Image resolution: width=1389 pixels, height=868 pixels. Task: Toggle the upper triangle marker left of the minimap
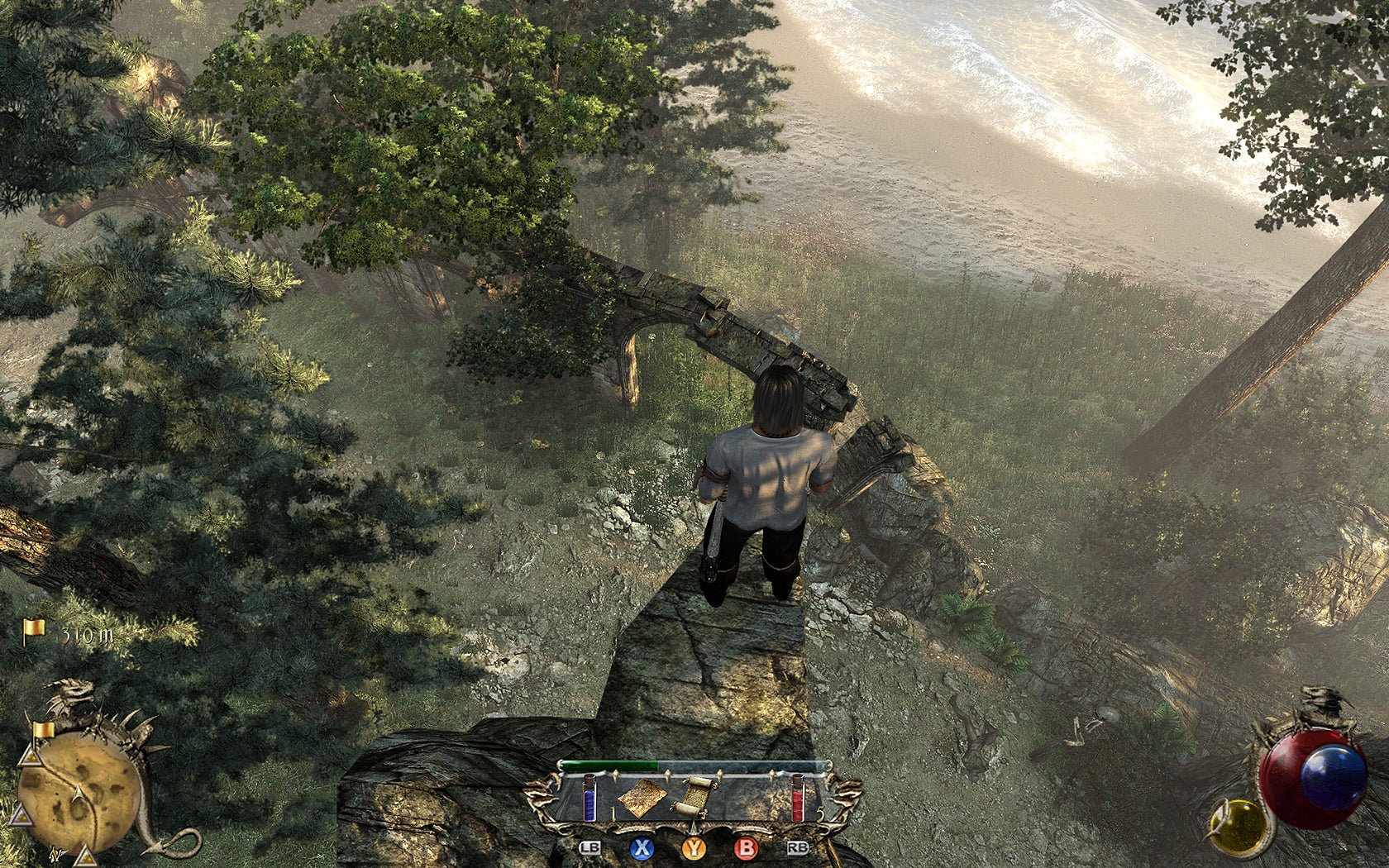29,758
